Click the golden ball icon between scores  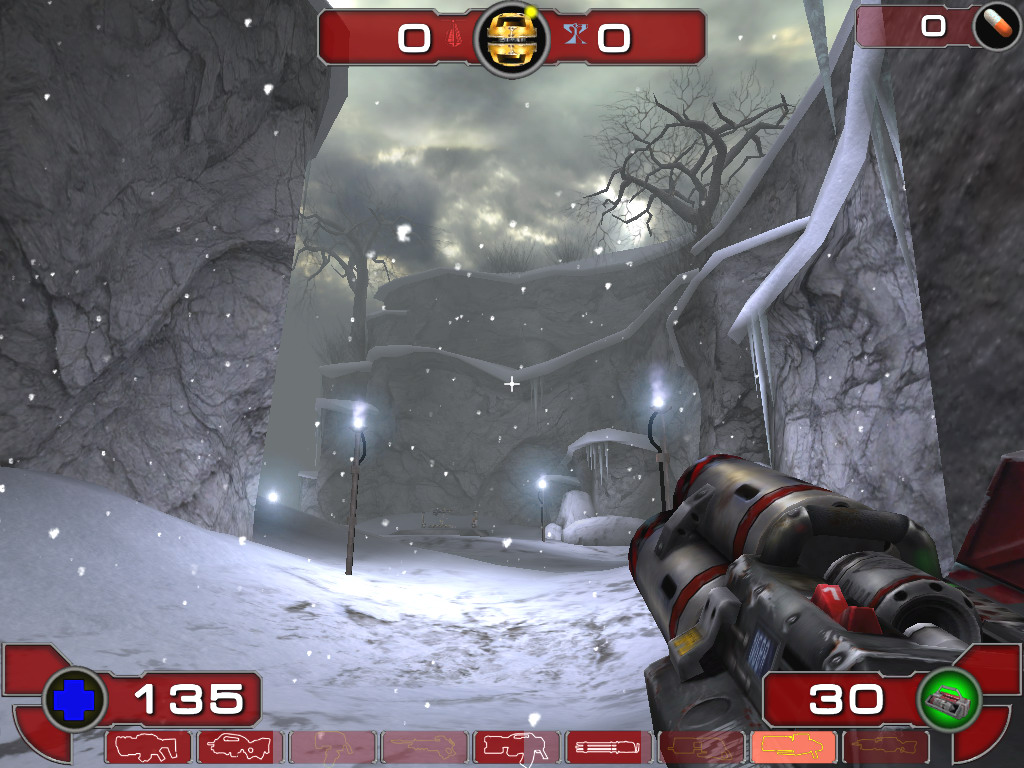pos(512,39)
